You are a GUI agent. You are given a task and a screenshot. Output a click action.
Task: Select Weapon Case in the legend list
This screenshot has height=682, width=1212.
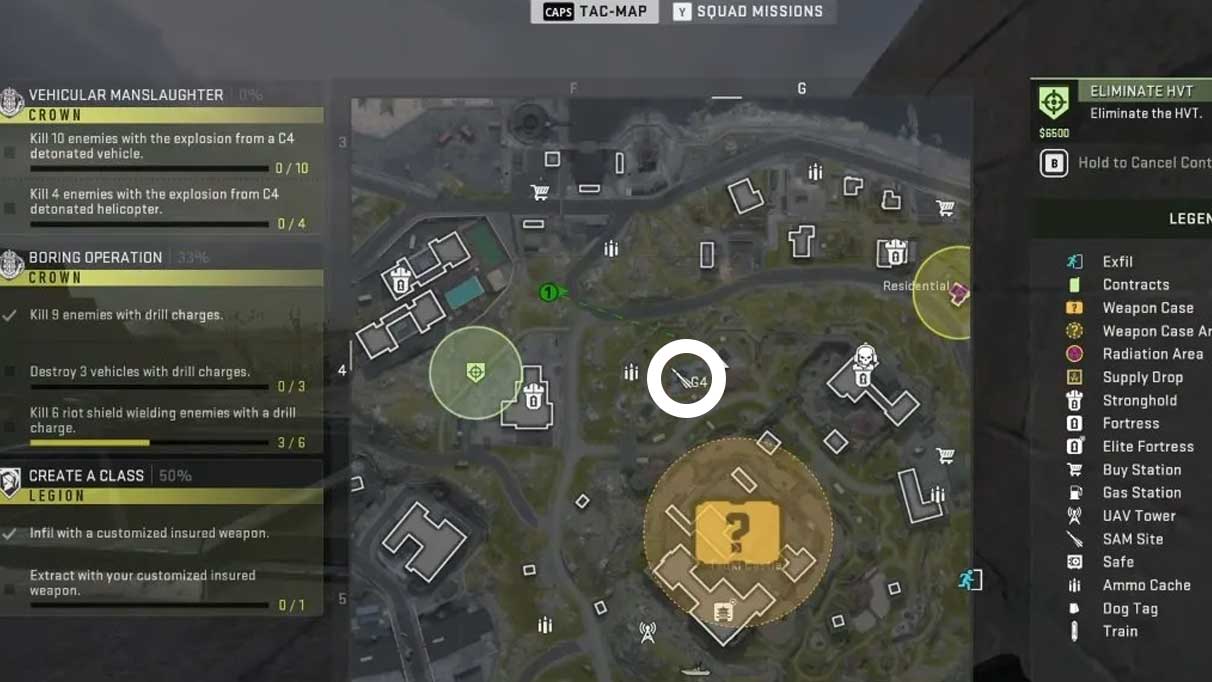[x=1147, y=308]
